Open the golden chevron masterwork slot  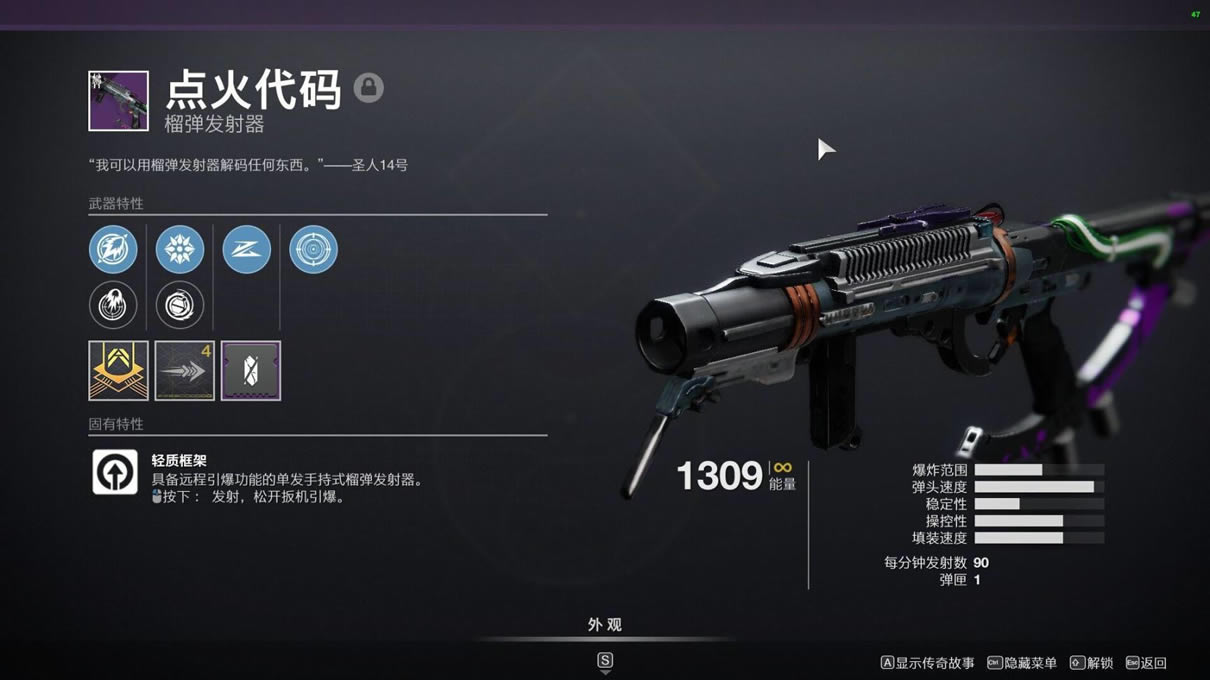coord(118,370)
